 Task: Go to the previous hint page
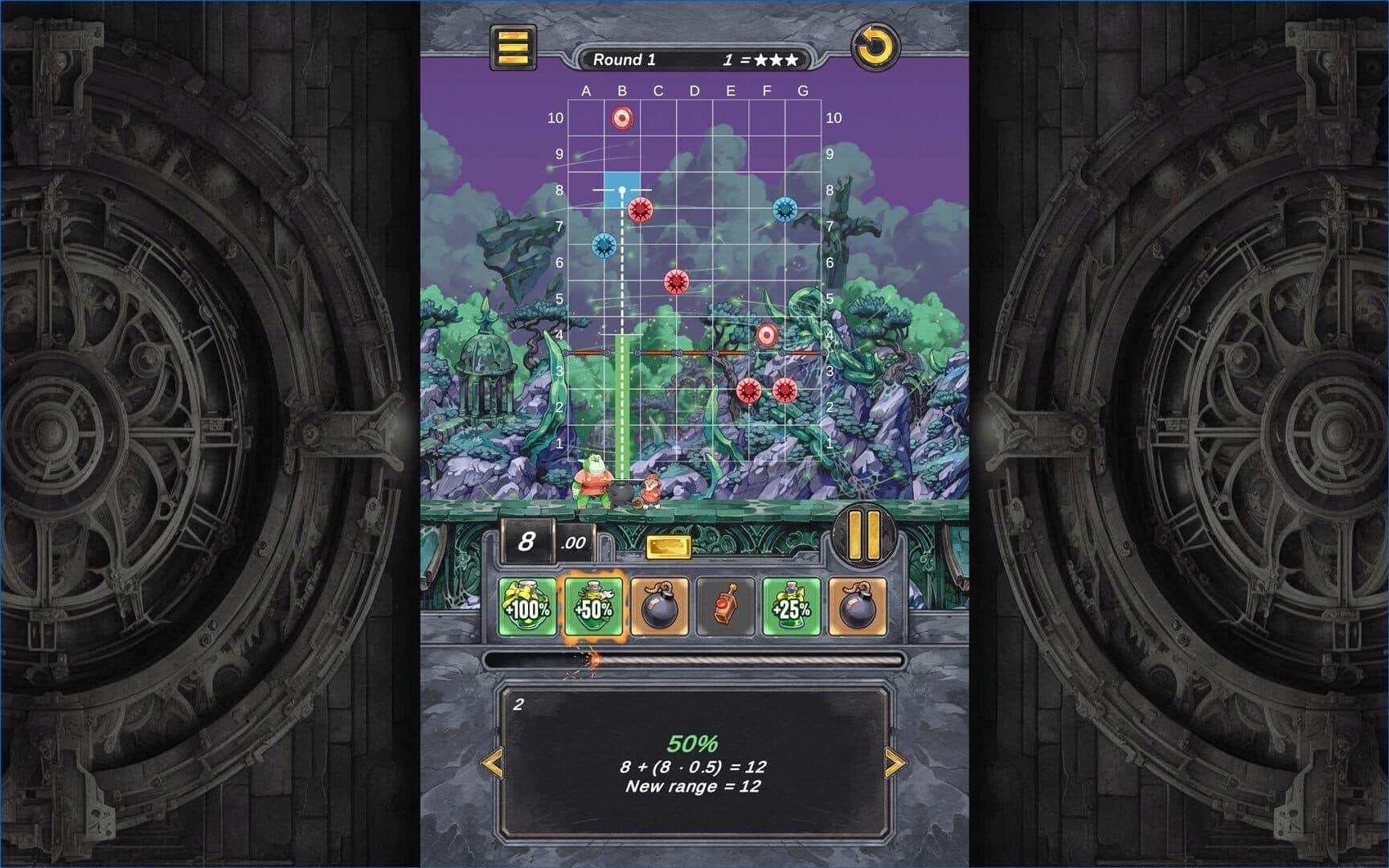pyautogui.click(x=492, y=763)
